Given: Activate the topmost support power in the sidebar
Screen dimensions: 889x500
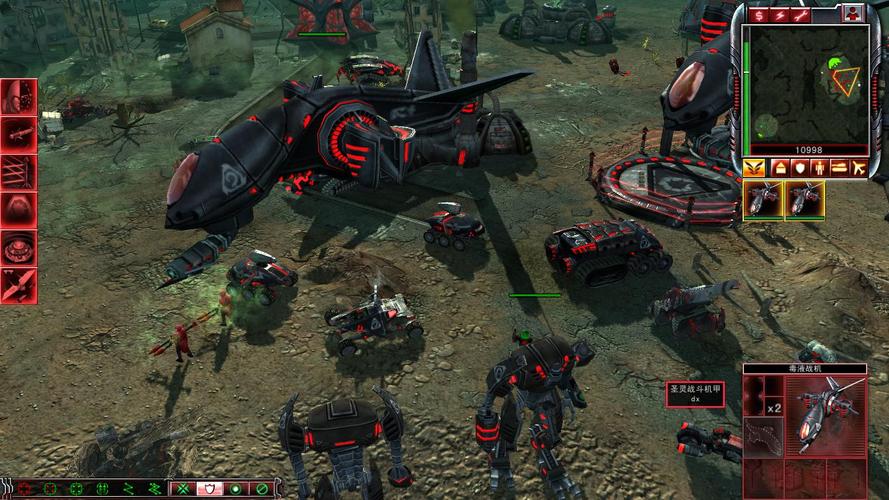Looking at the screenshot, I should 19,96.
